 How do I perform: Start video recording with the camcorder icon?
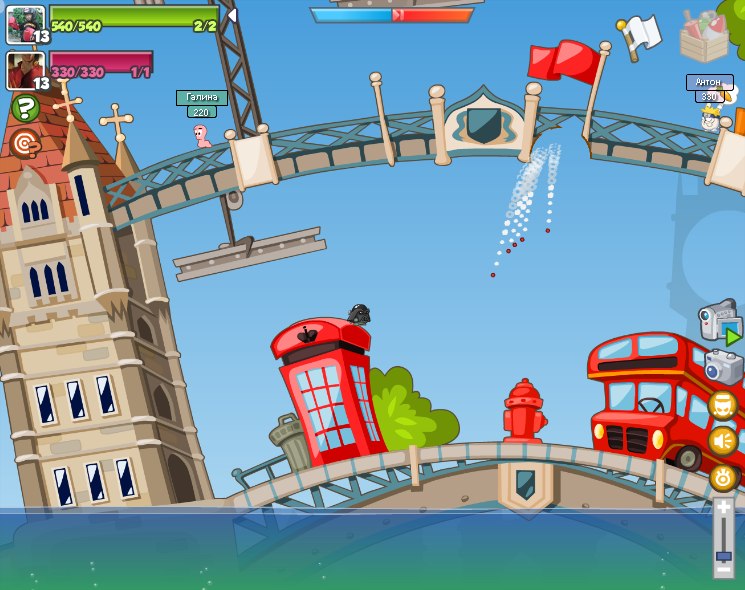[720, 323]
